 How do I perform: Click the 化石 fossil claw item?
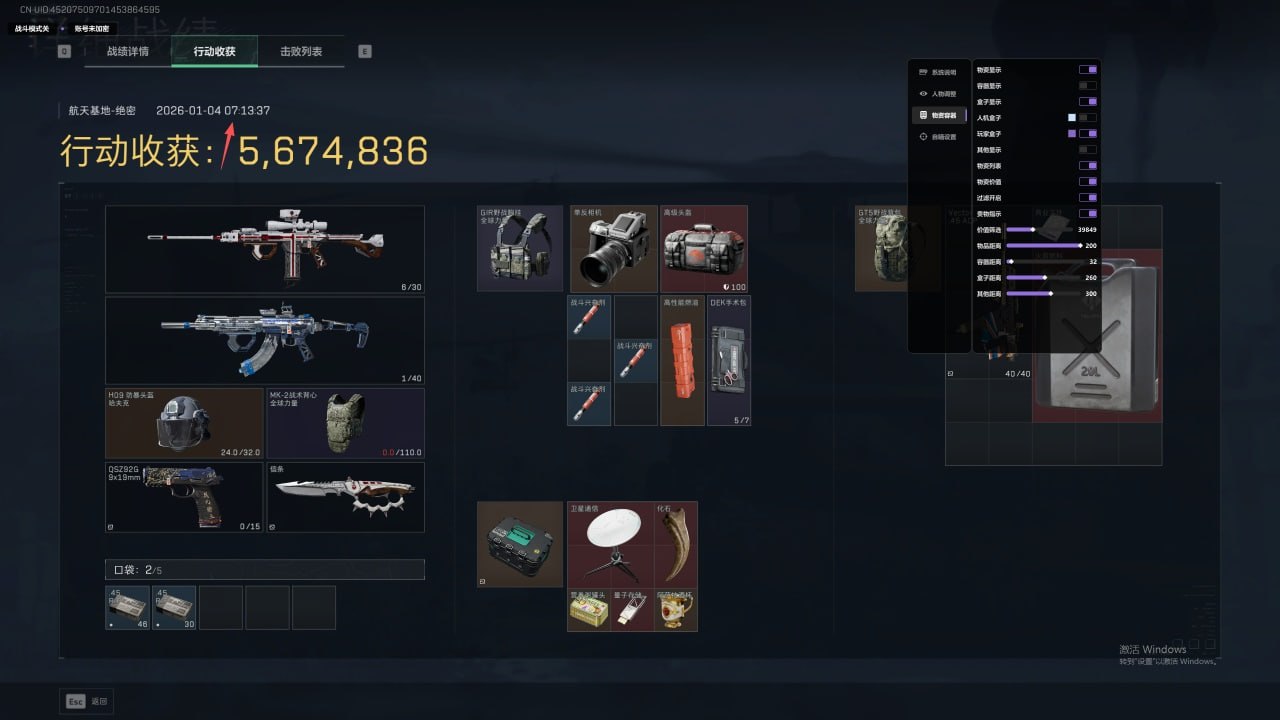tap(676, 544)
